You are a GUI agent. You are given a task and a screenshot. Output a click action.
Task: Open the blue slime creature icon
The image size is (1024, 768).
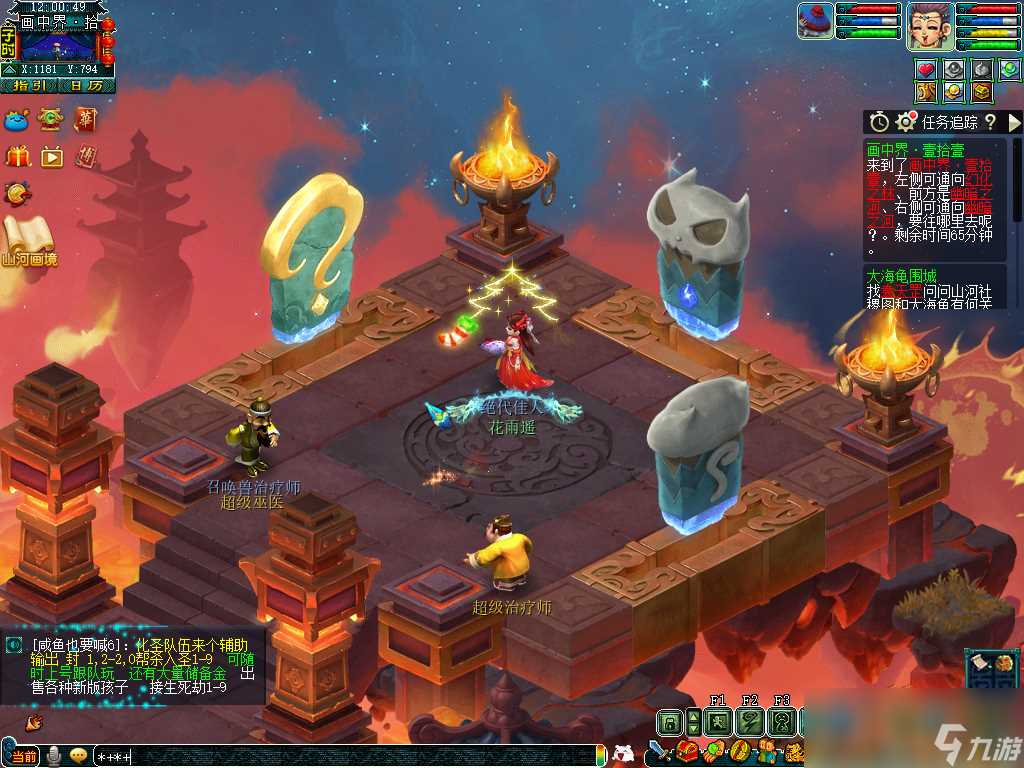pos(17,120)
